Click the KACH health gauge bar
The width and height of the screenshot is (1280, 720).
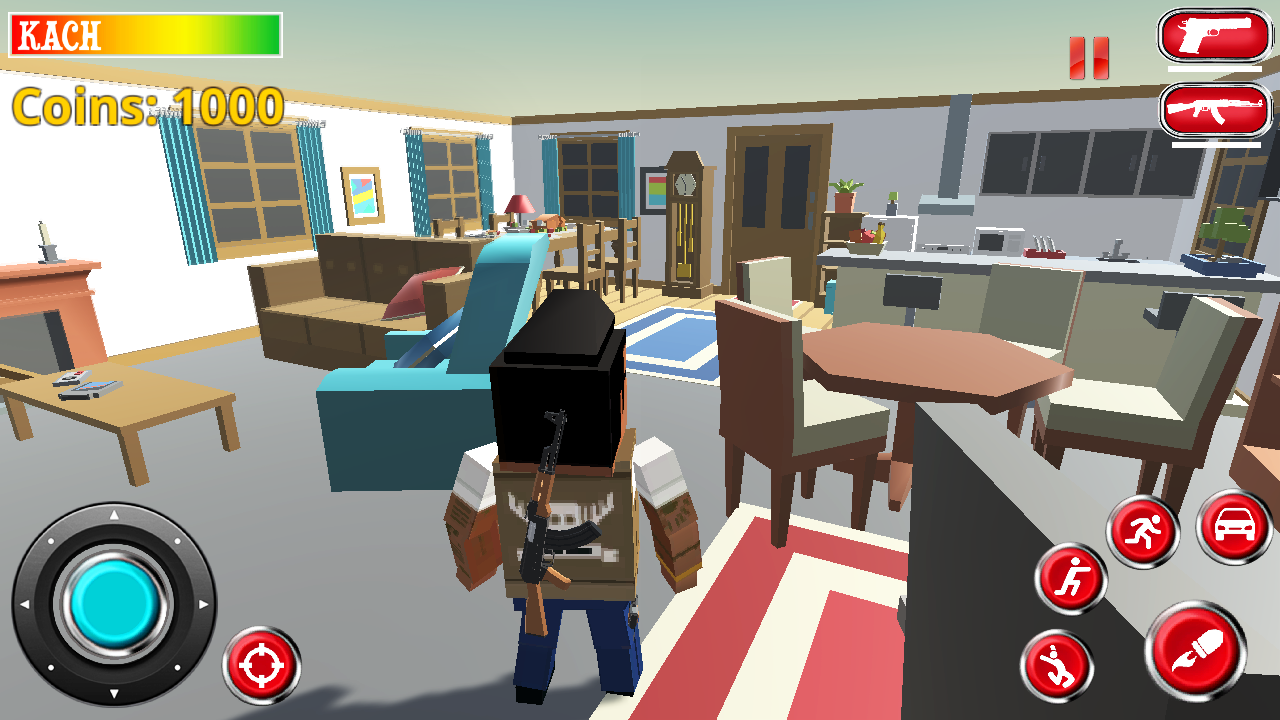click(145, 33)
